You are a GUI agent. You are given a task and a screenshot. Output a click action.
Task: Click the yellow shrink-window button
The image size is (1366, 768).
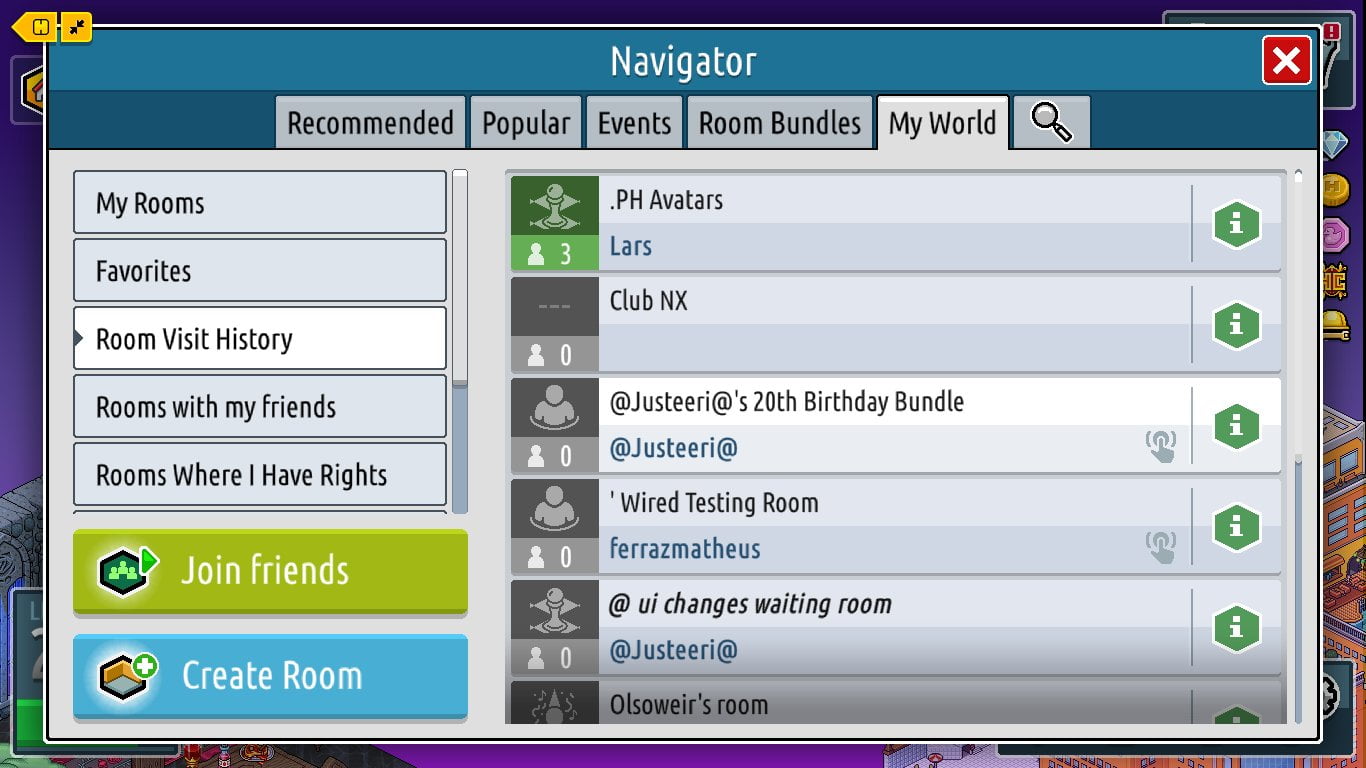click(77, 27)
